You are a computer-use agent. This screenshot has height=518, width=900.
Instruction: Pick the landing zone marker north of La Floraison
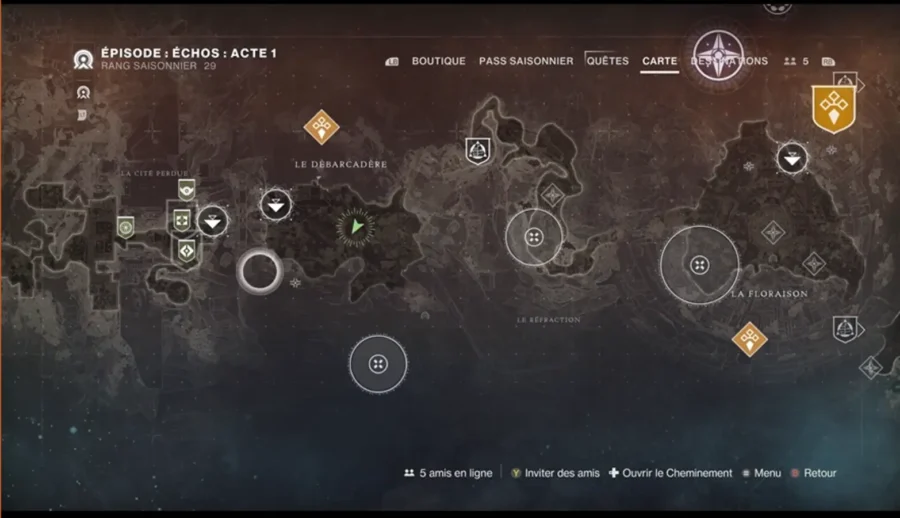pos(792,157)
